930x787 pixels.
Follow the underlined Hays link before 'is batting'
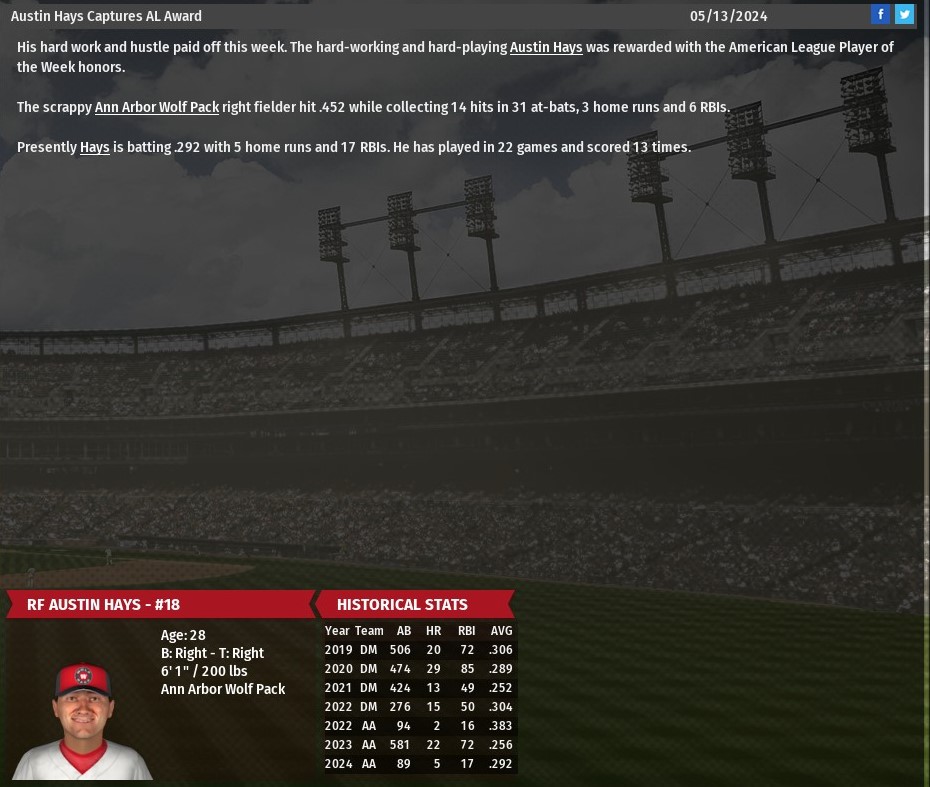pyautogui.click(x=95, y=147)
